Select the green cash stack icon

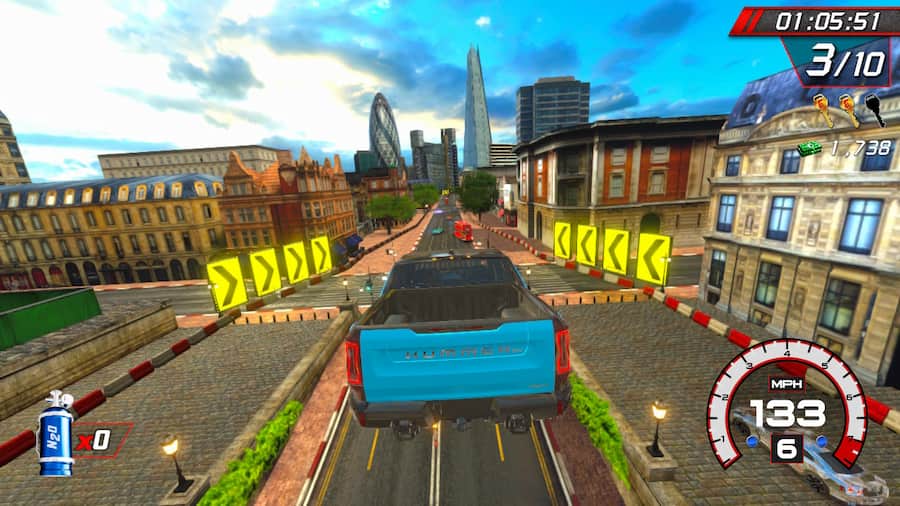point(809,148)
